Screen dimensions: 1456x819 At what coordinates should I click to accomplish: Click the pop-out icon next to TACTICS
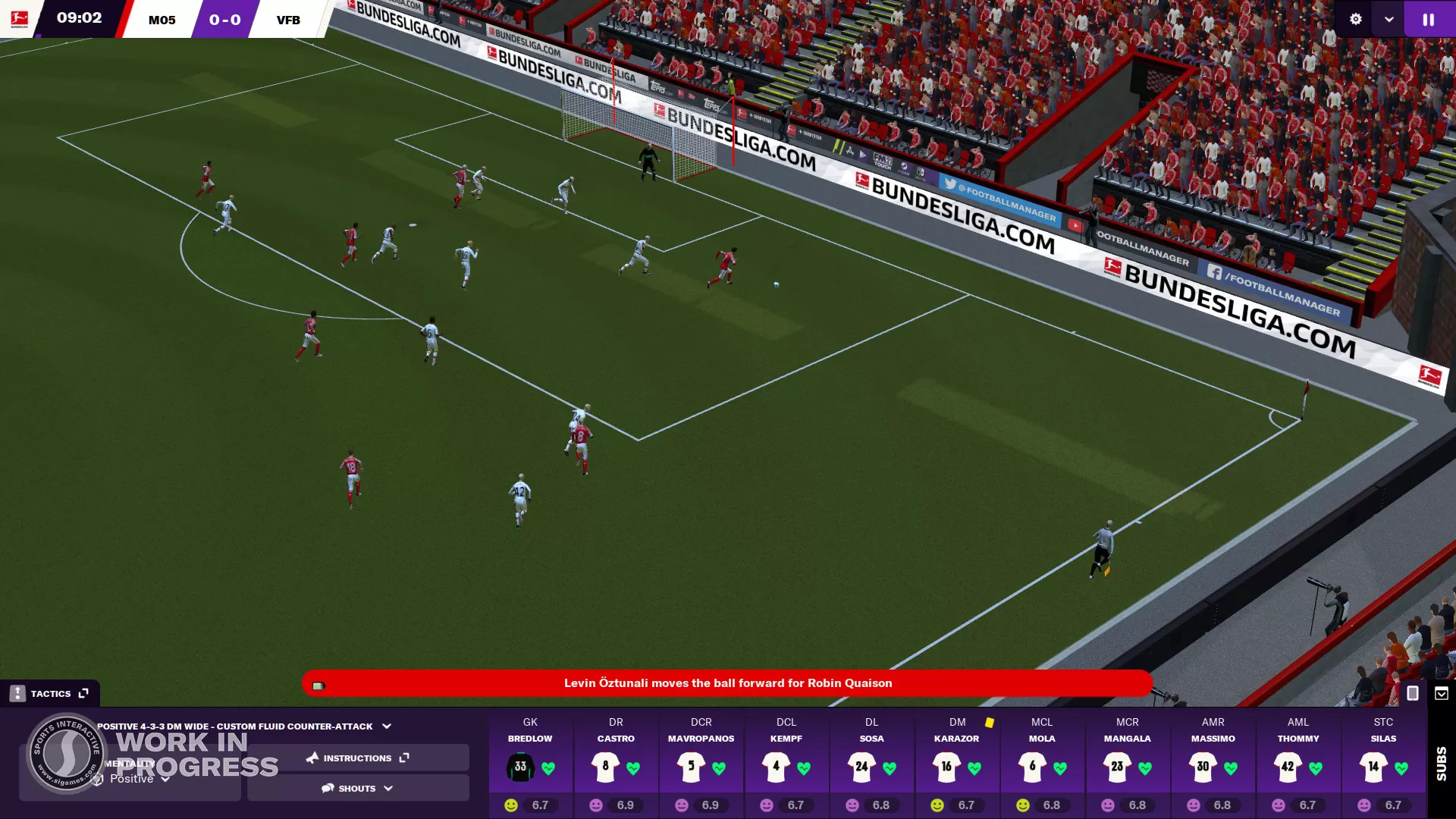(83, 693)
